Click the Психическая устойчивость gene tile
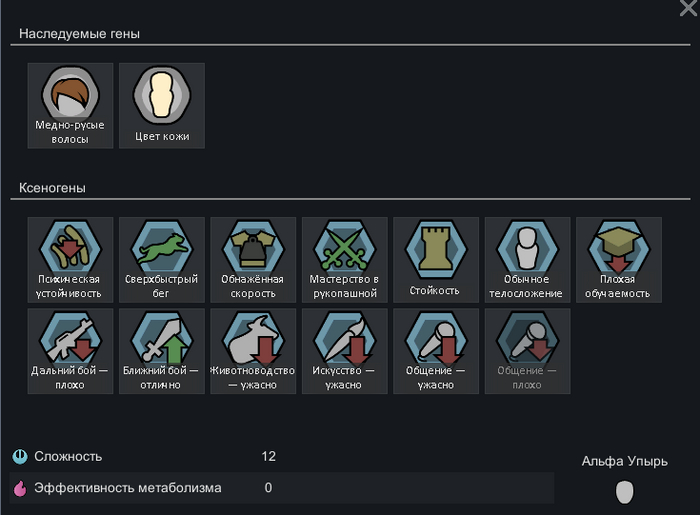 coord(71,260)
